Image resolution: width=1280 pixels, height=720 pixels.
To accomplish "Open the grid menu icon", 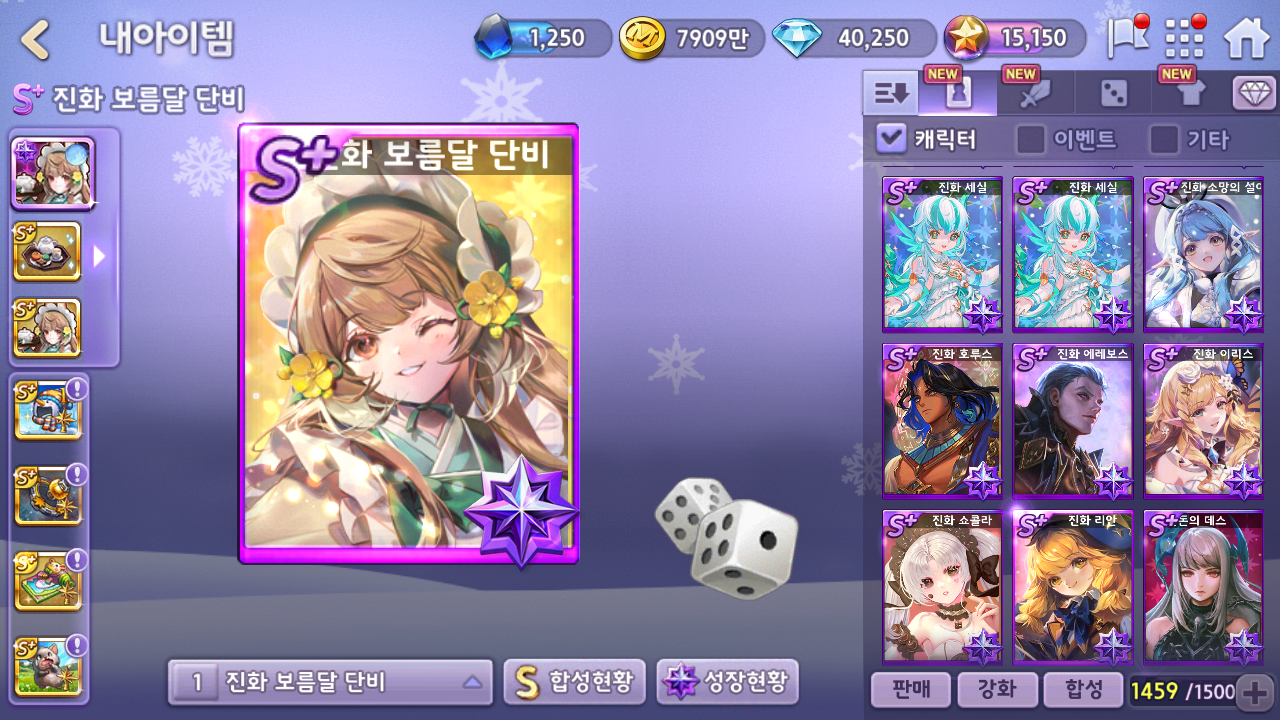I will (1185, 39).
